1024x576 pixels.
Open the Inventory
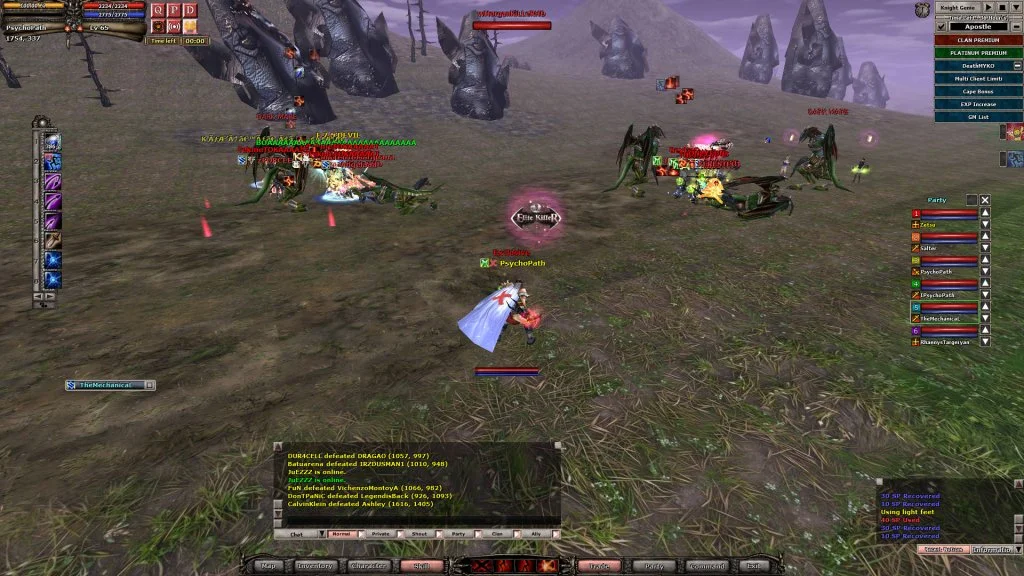pyautogui.click(x=315, y=566)
